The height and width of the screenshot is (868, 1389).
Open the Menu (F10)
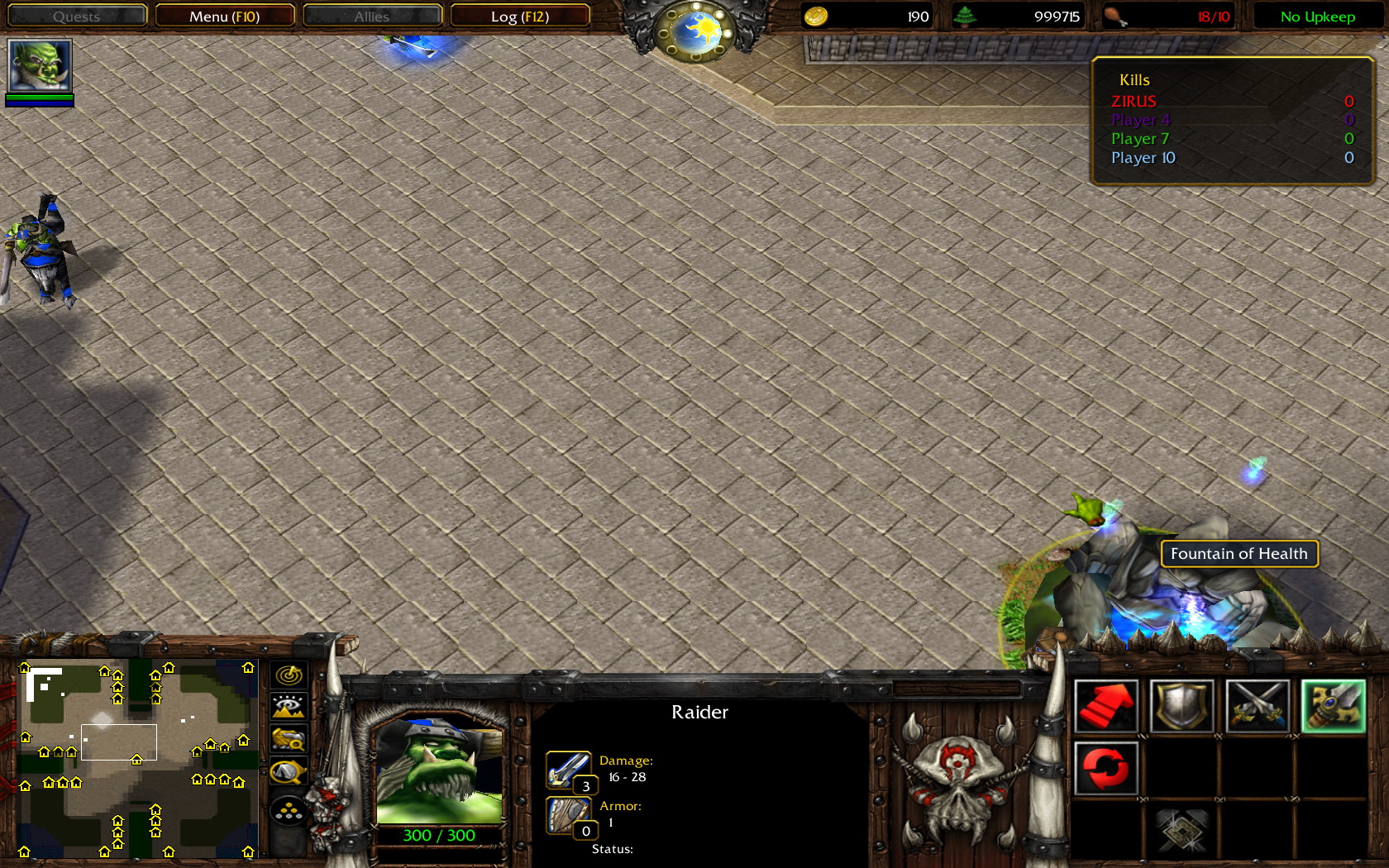click(225, 16)
